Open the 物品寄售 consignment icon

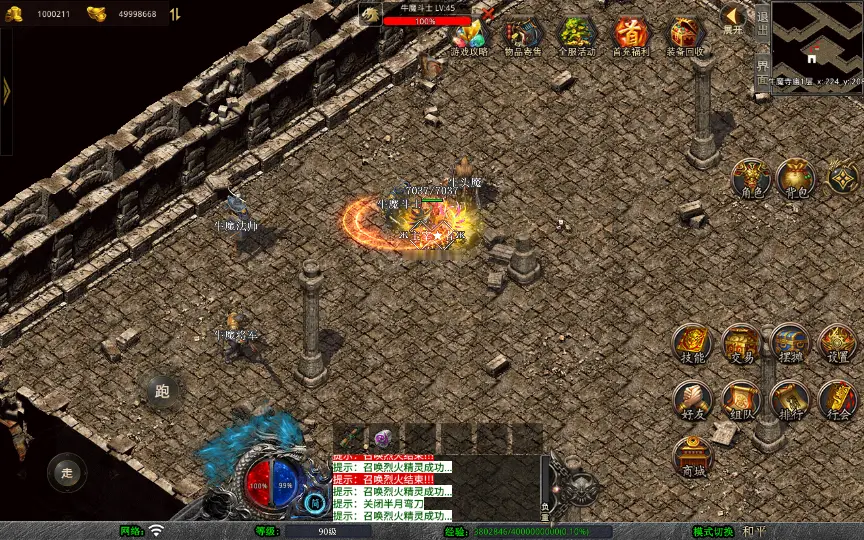523,34
